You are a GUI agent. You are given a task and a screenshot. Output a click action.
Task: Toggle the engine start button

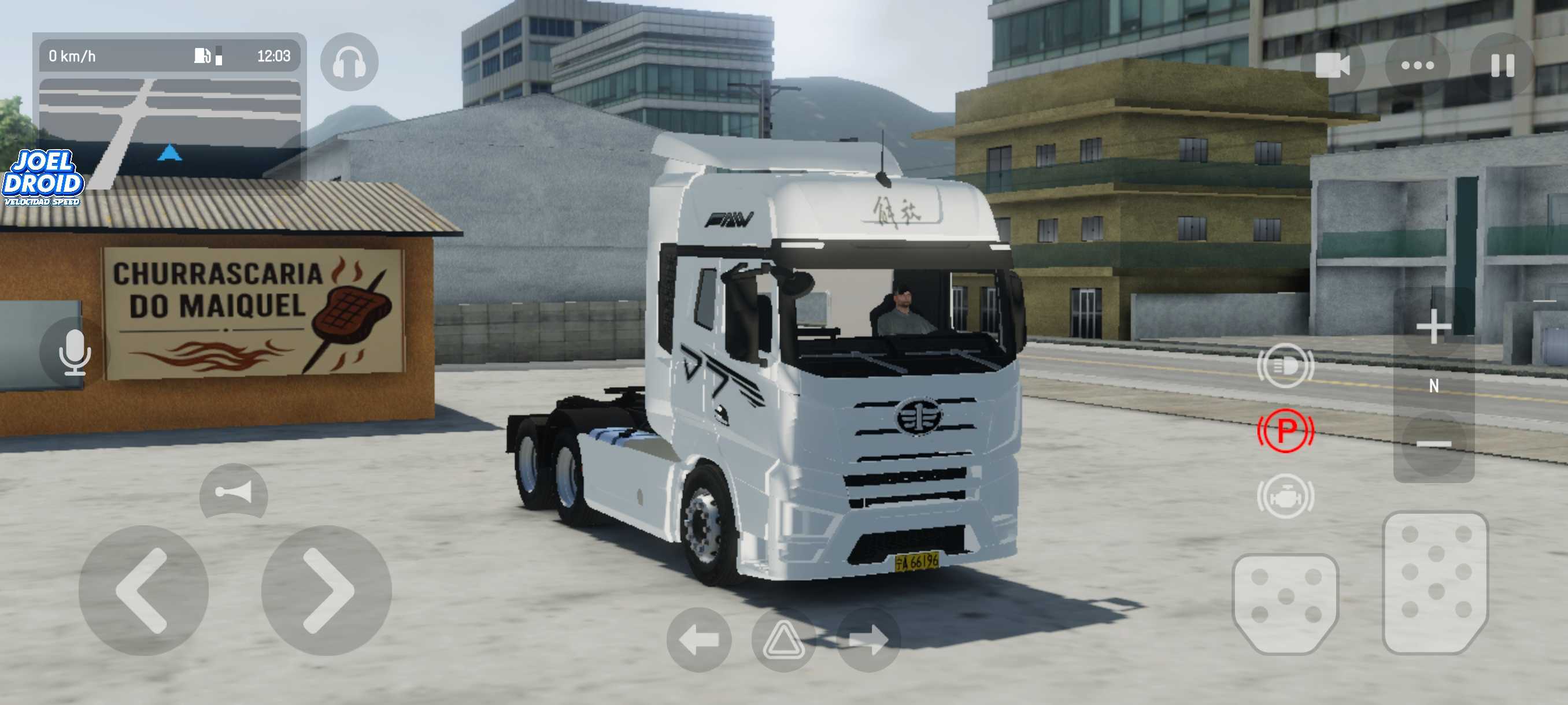point(1285,497)
